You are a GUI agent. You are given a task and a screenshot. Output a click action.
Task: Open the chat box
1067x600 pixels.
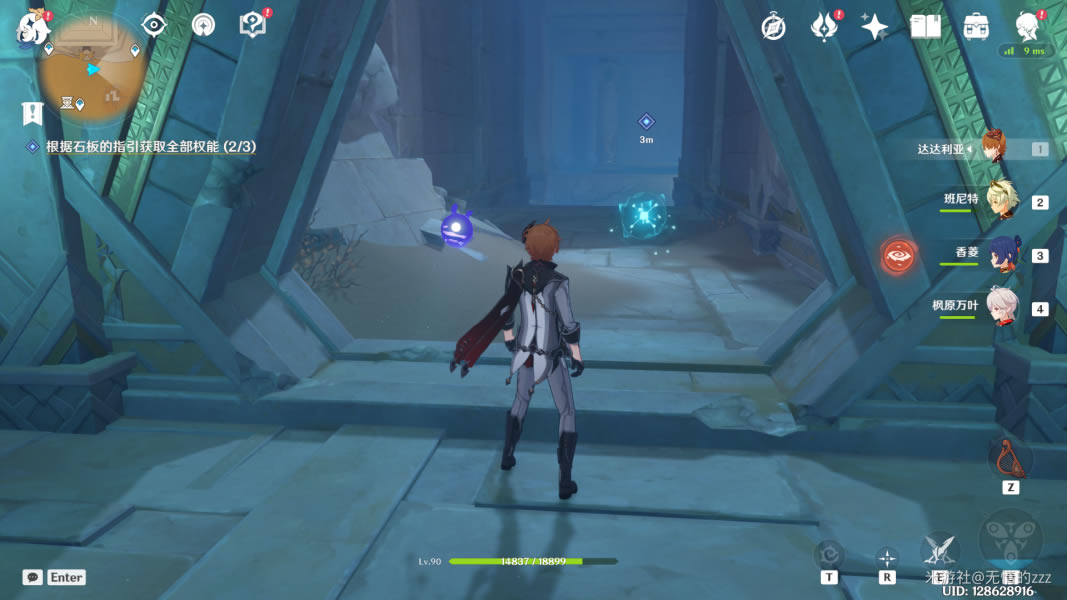[x=33, y=577]
